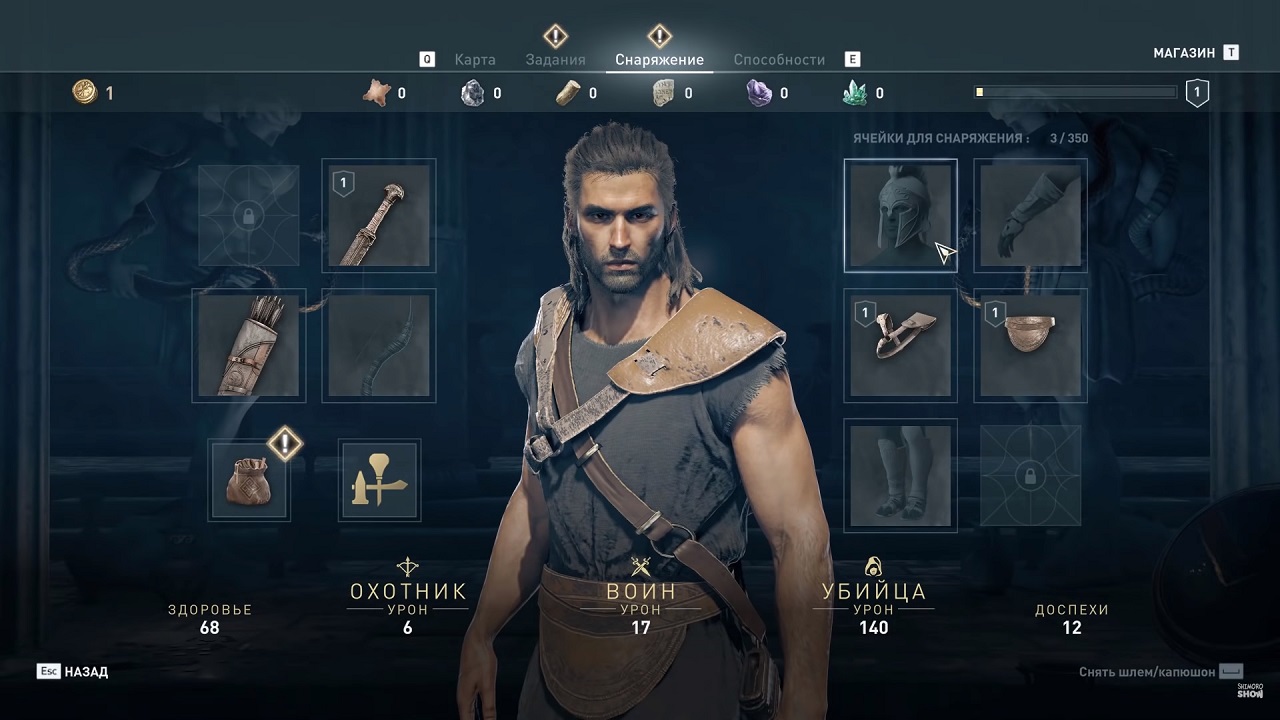Toggle the Снять шлем/капюшон option
This screenshot has width=1280, height=720.
click(1160, 672)
